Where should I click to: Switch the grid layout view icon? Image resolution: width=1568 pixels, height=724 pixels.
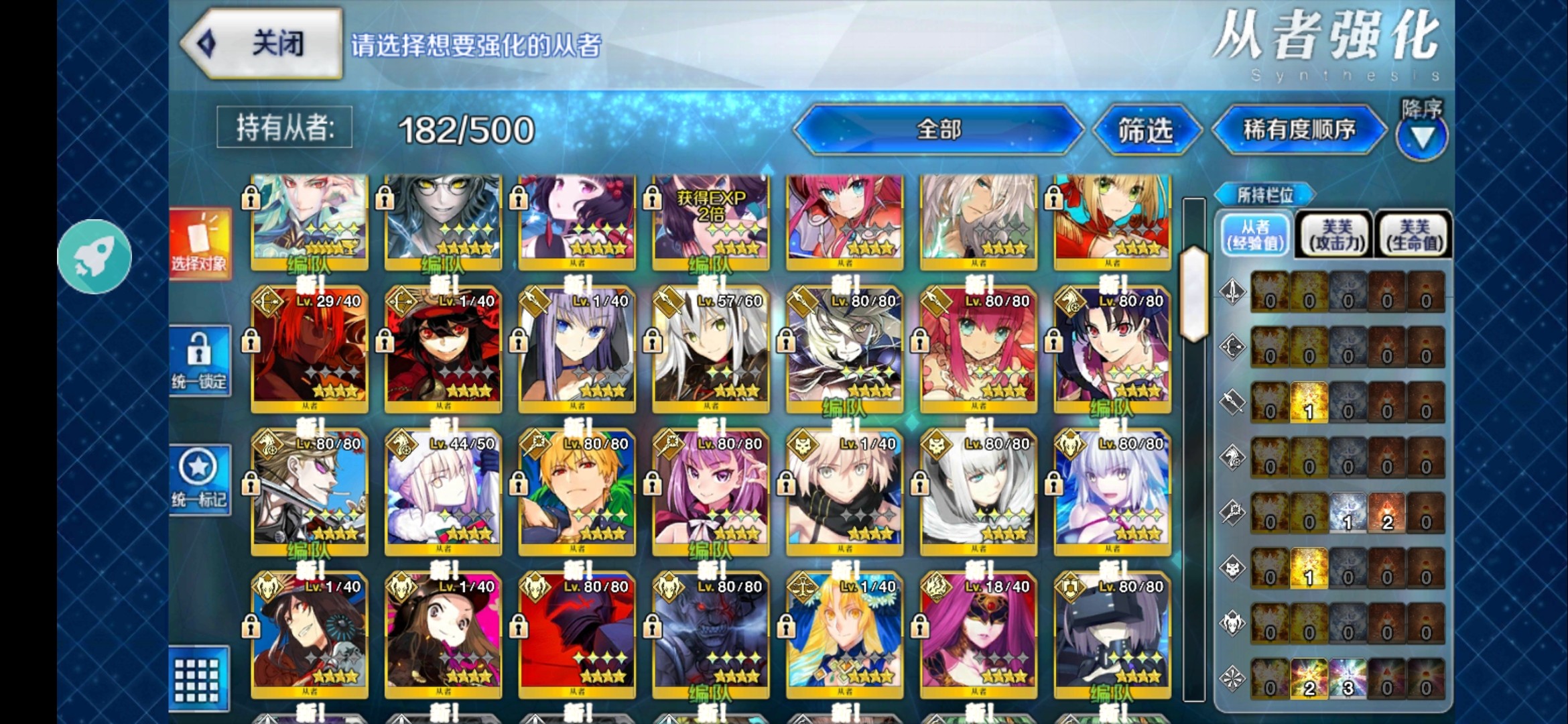198,678
